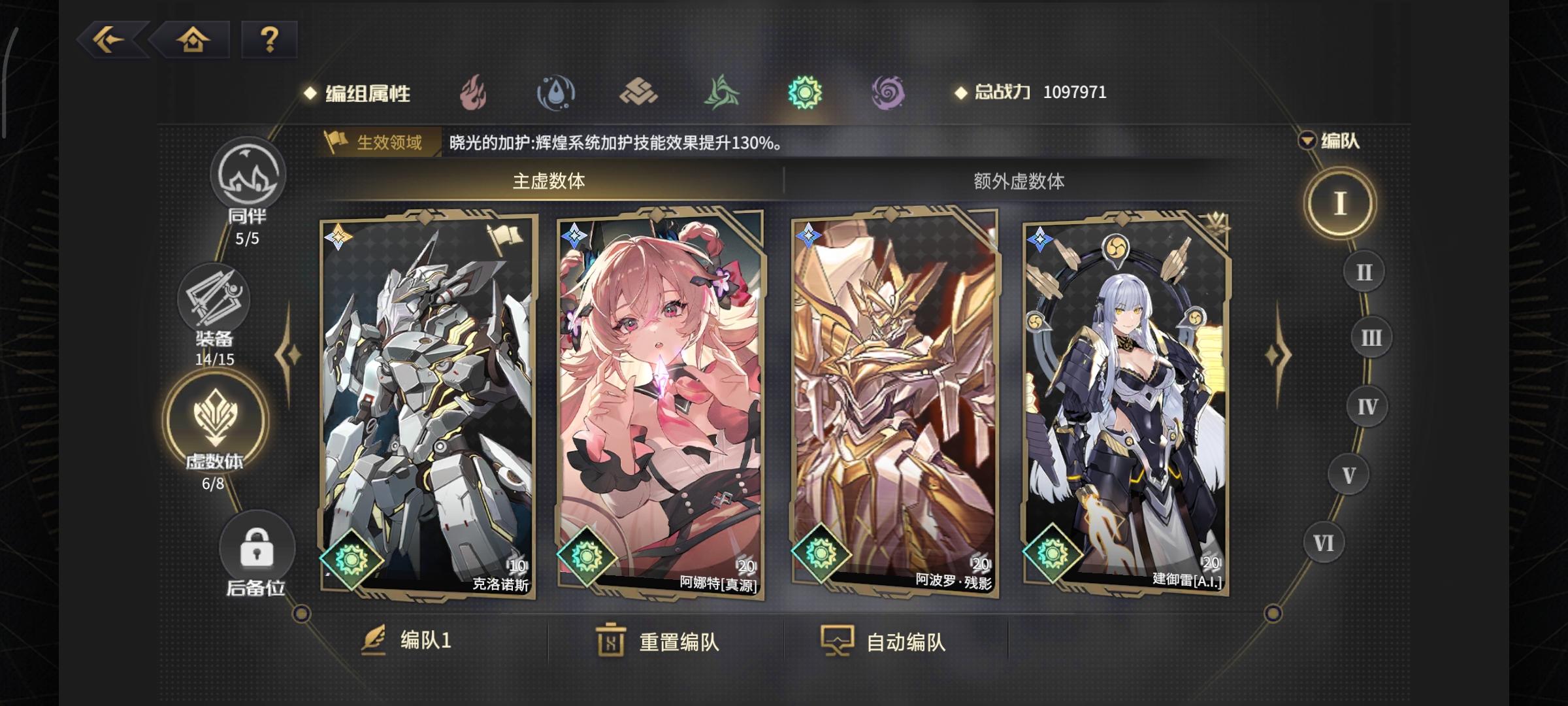The width and height of the screenshot is (1568, 706).
Task: Click the back arrow icon
Action: [x=112, y=41]
